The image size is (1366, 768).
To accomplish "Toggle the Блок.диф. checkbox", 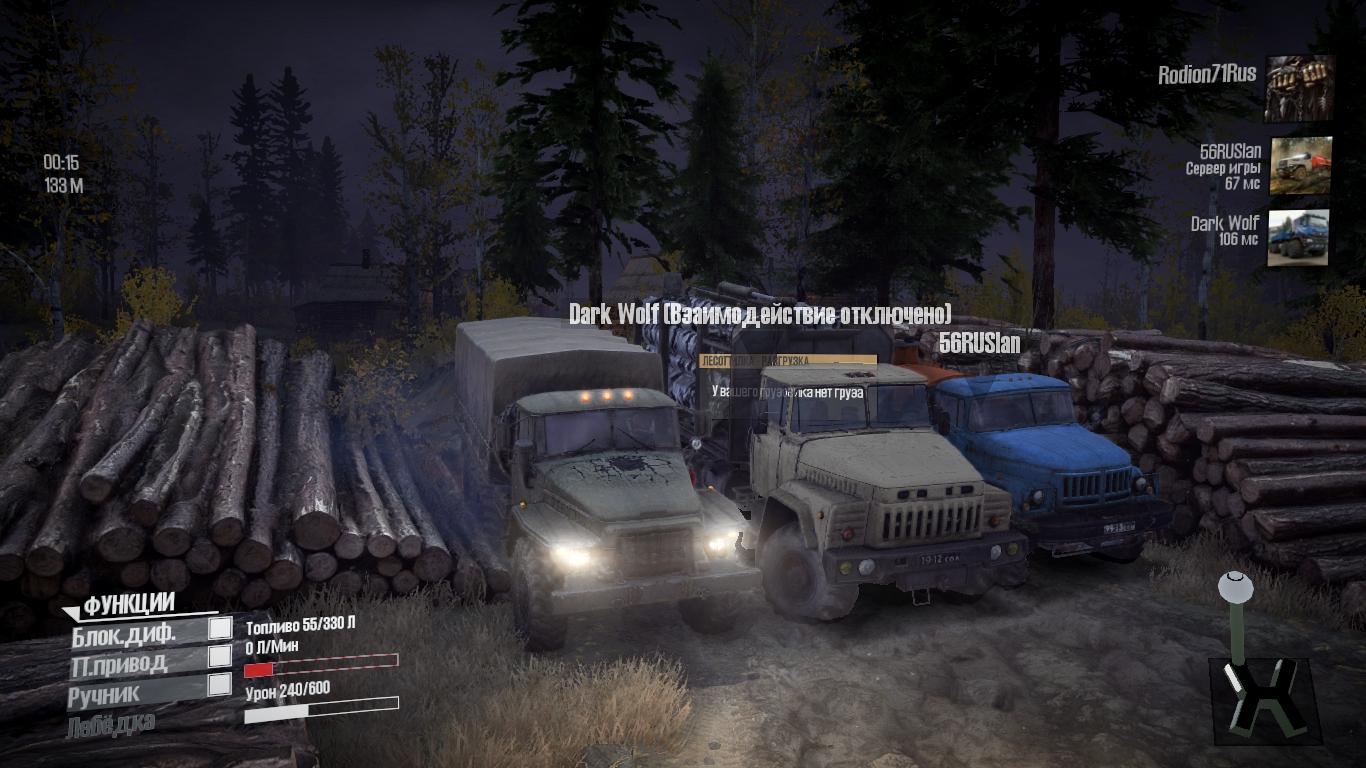I will 220,628.
